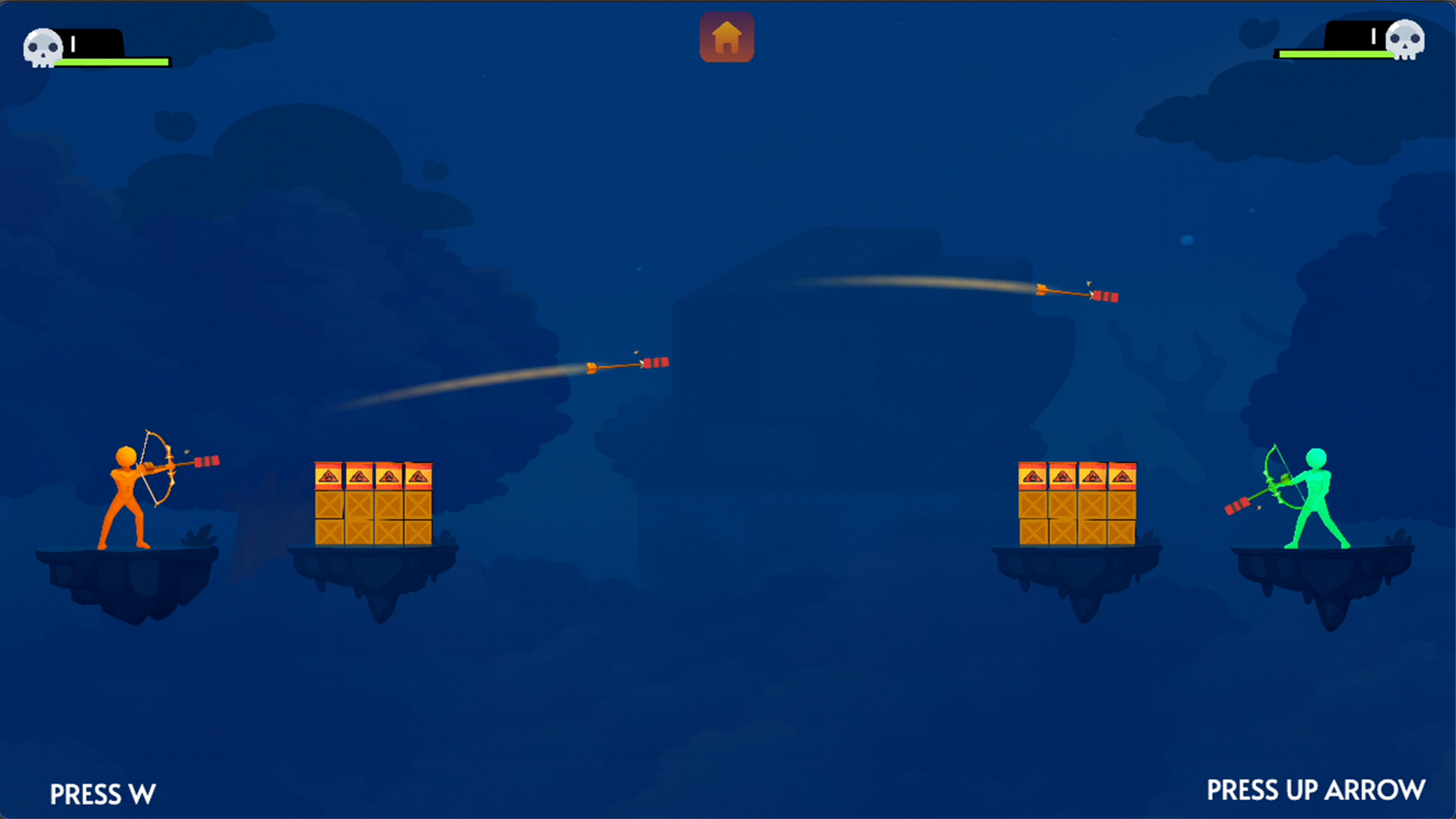This screenshot has height=819, width=1456.
Task: Click the right player's green health bar
Action: [x=1338, y=55]
